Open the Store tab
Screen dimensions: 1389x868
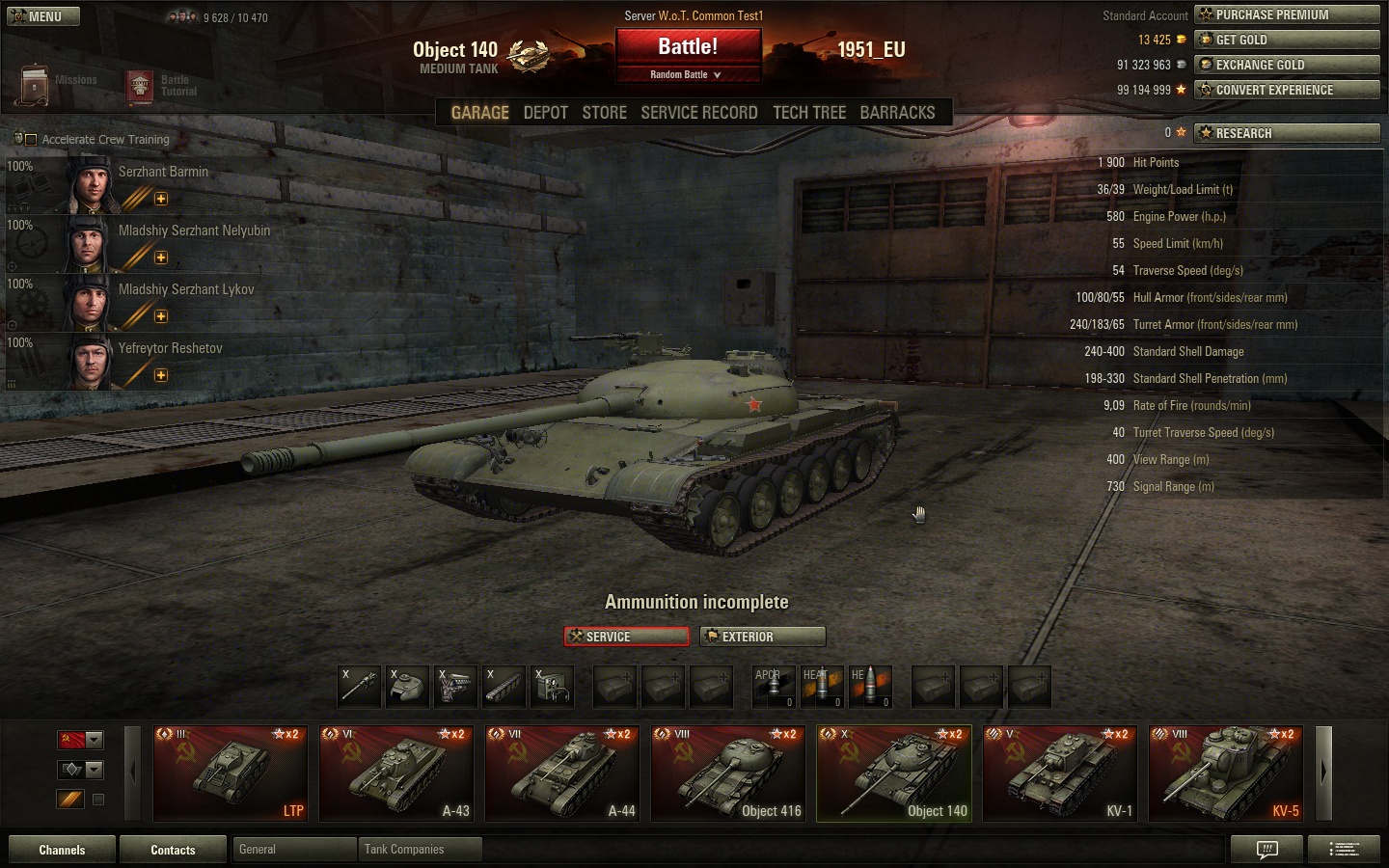(x=604, y=113)
